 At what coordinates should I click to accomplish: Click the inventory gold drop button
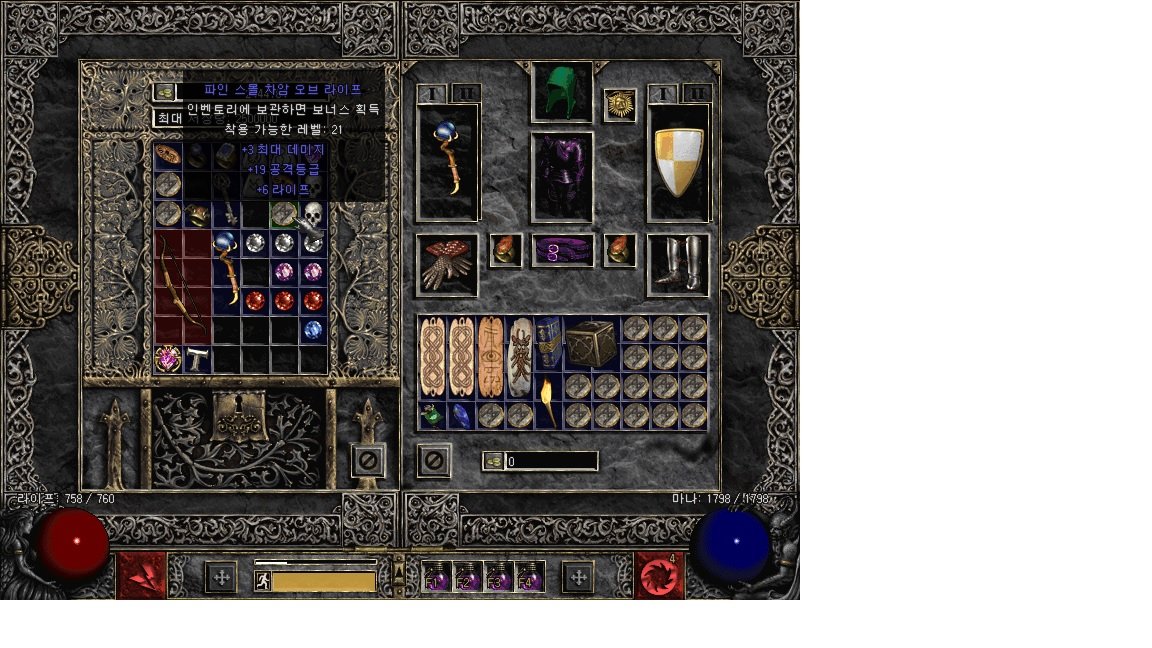[x=493, y=461]
